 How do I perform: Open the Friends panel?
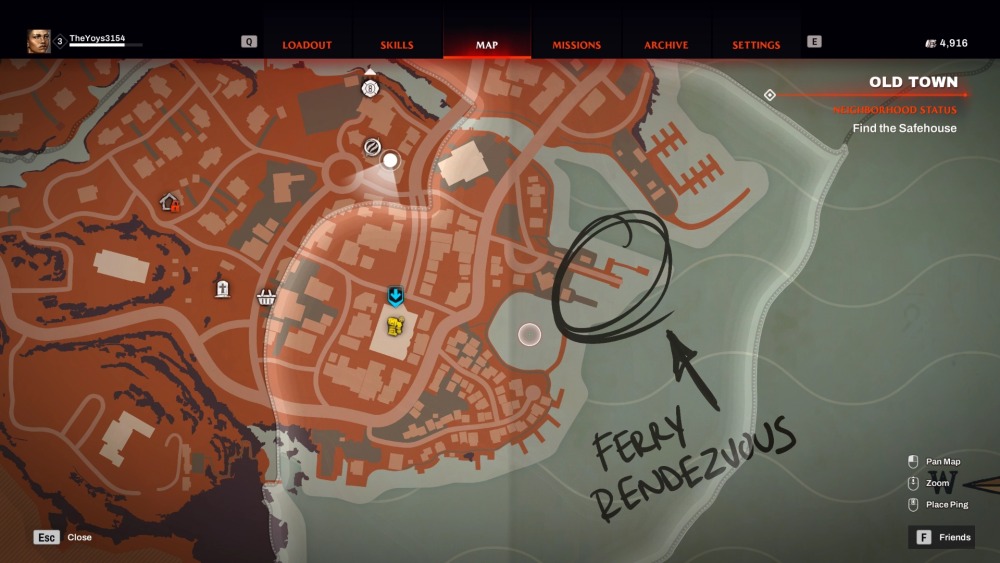click(x=941, y=537)
